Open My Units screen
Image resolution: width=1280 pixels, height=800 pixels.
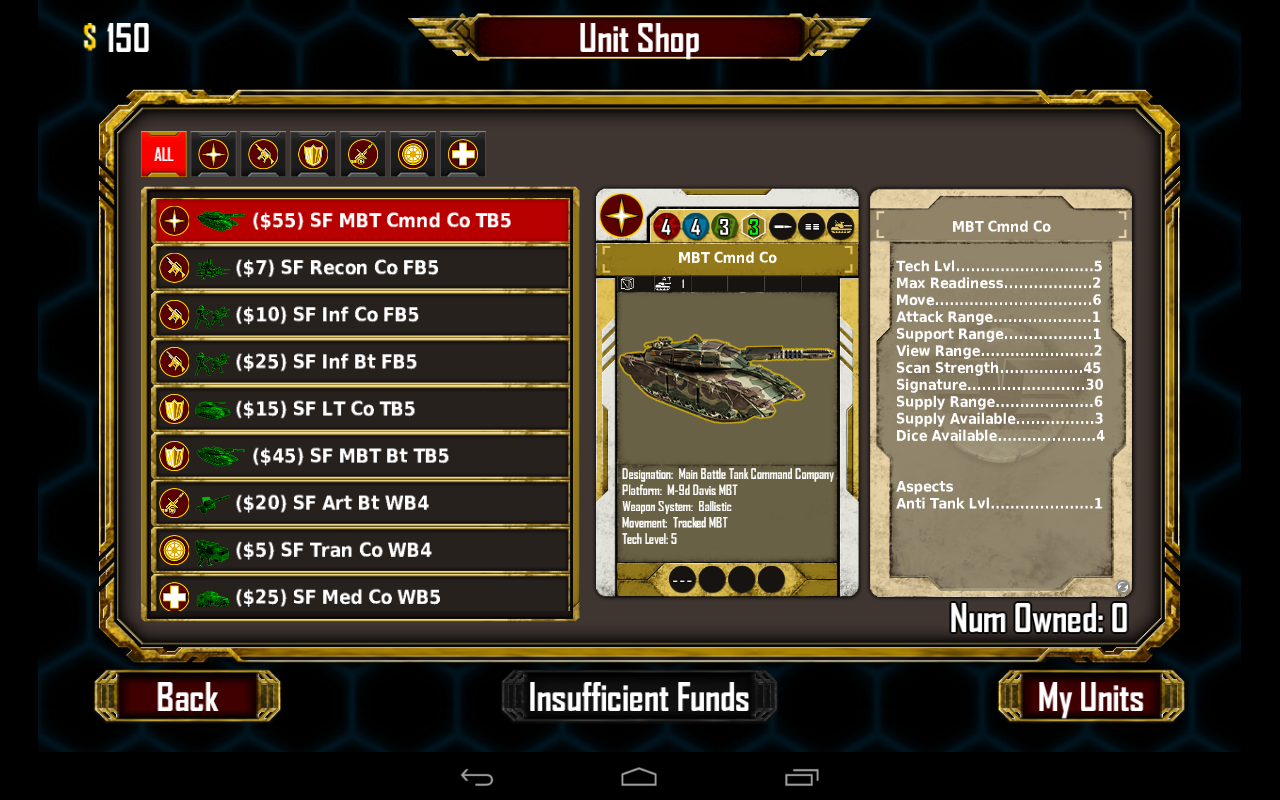point(1089,697)
